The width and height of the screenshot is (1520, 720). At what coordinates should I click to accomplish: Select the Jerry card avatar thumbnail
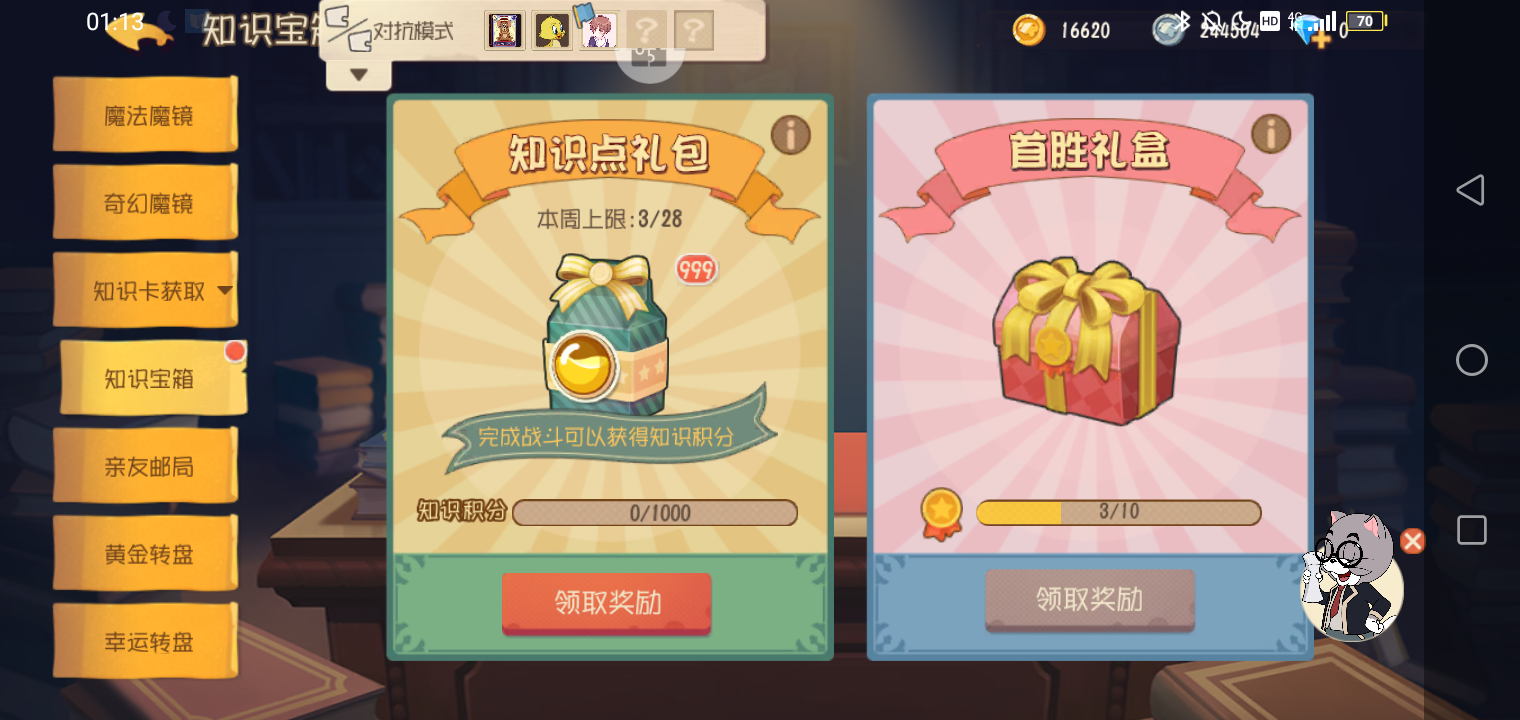tap(504, 30)
